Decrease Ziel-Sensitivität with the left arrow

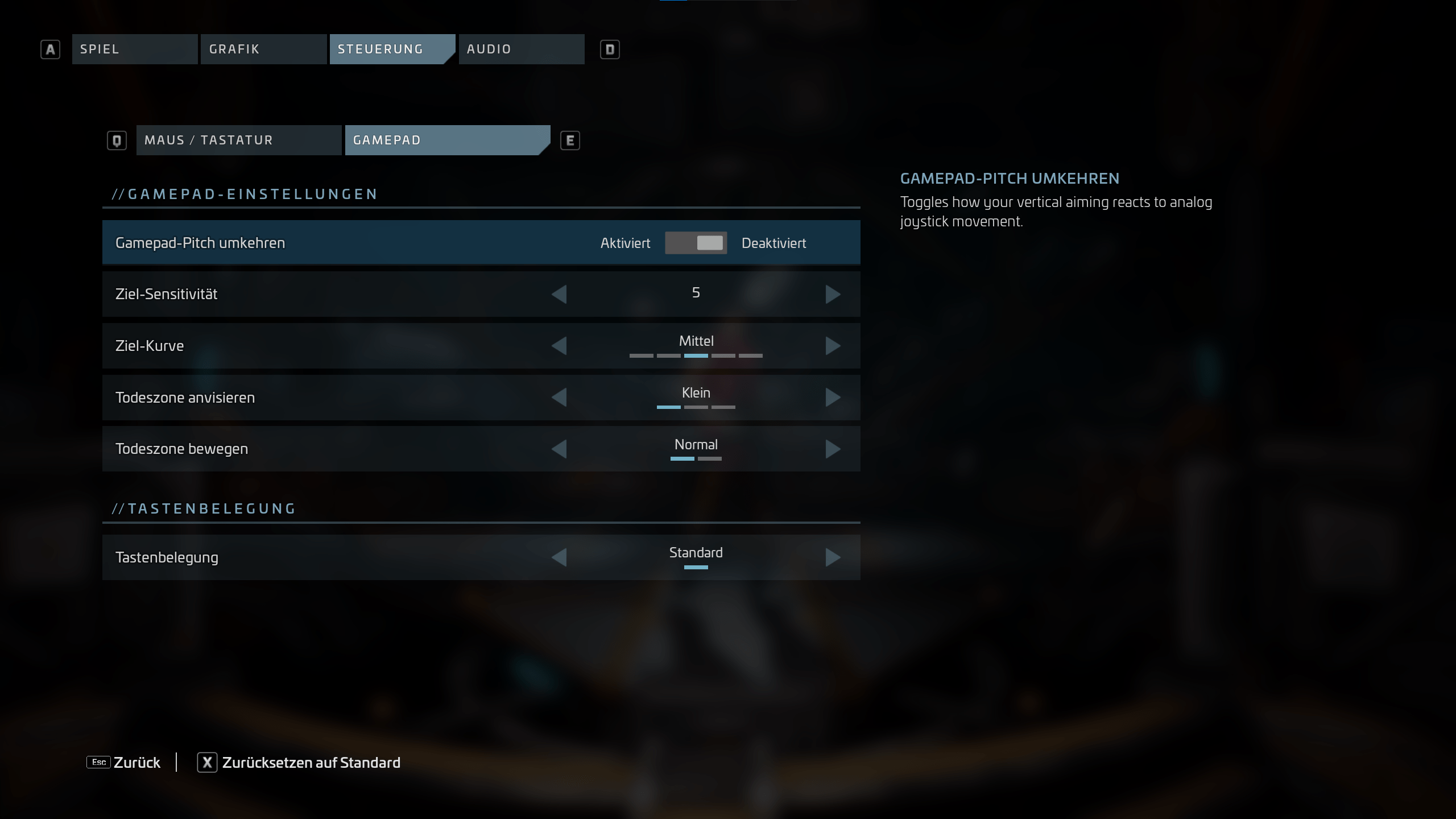tap(559, 294)
